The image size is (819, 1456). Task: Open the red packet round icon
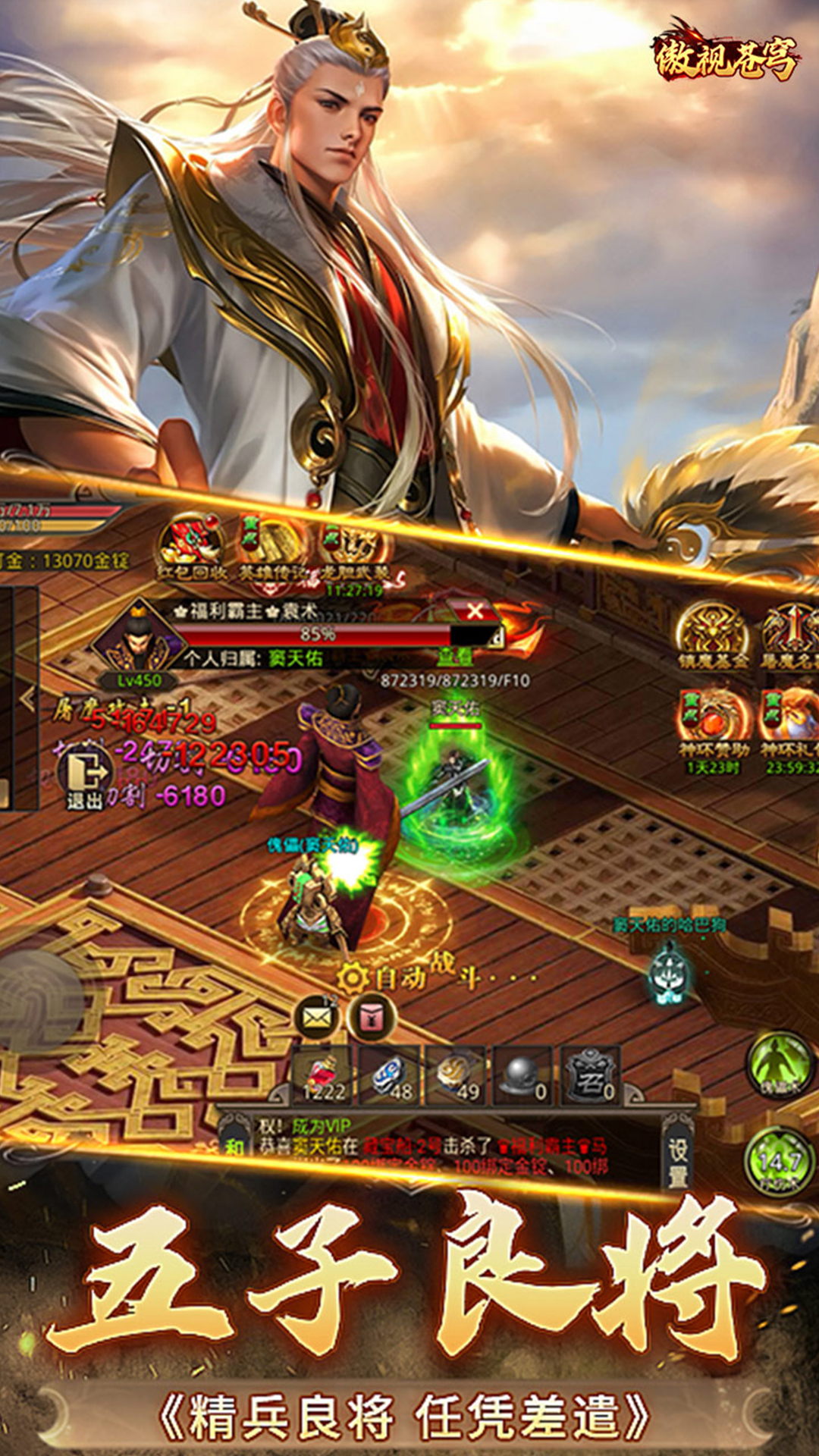(x=372, y=1017)
